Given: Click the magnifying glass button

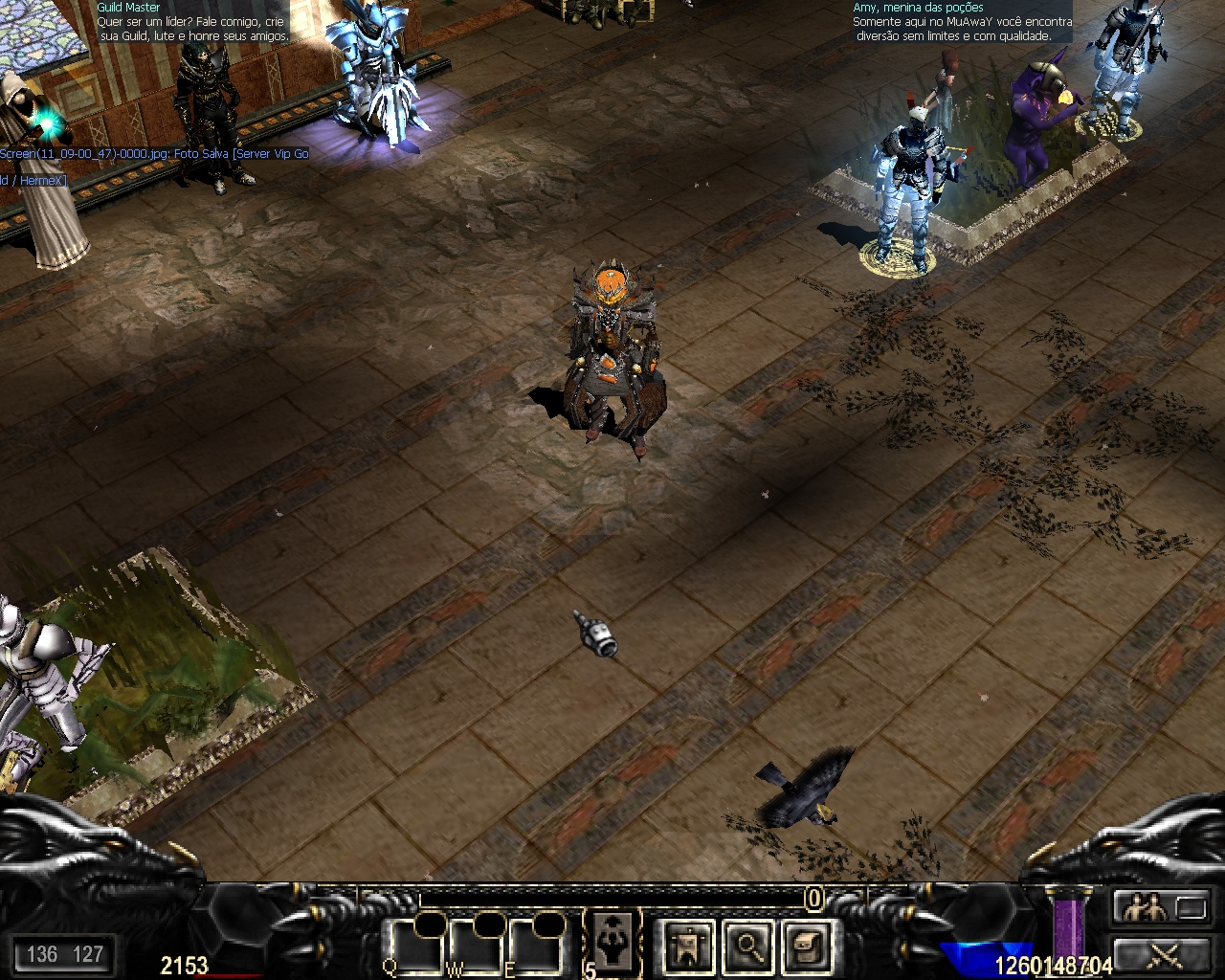Looking at the screenshot, I should coord(747,947).
